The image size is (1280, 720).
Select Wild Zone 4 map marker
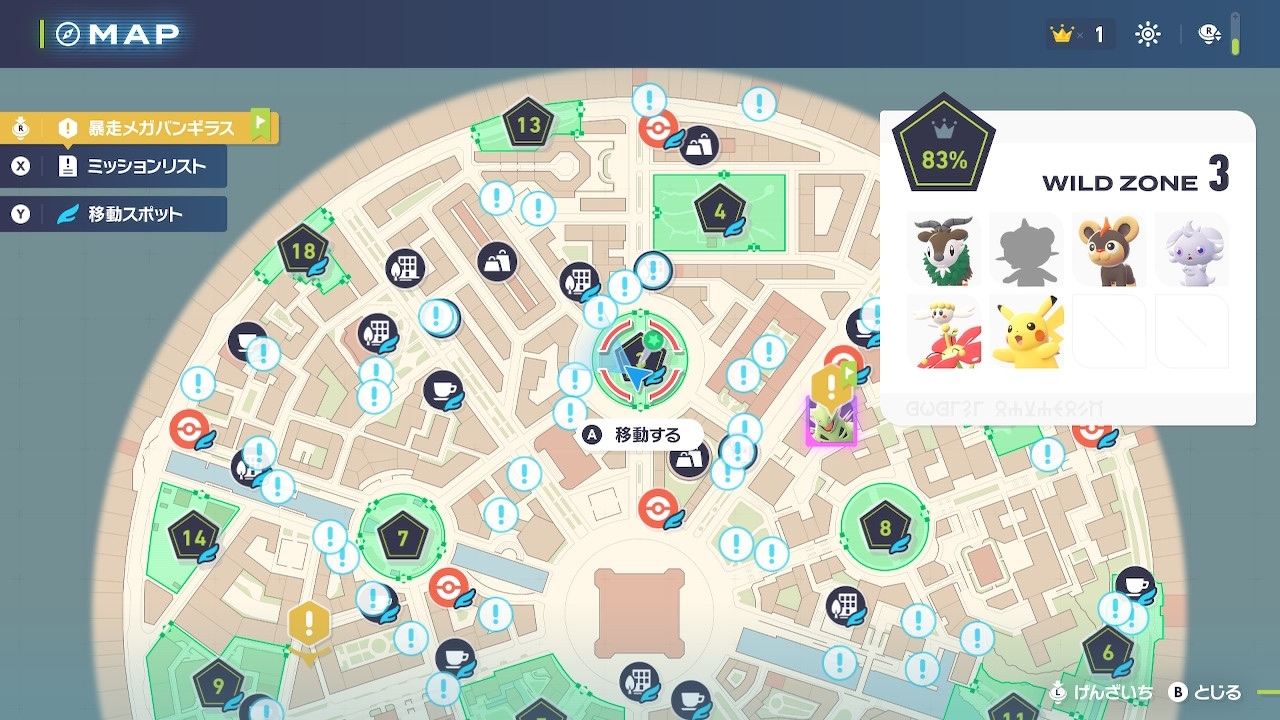point(720,211)
